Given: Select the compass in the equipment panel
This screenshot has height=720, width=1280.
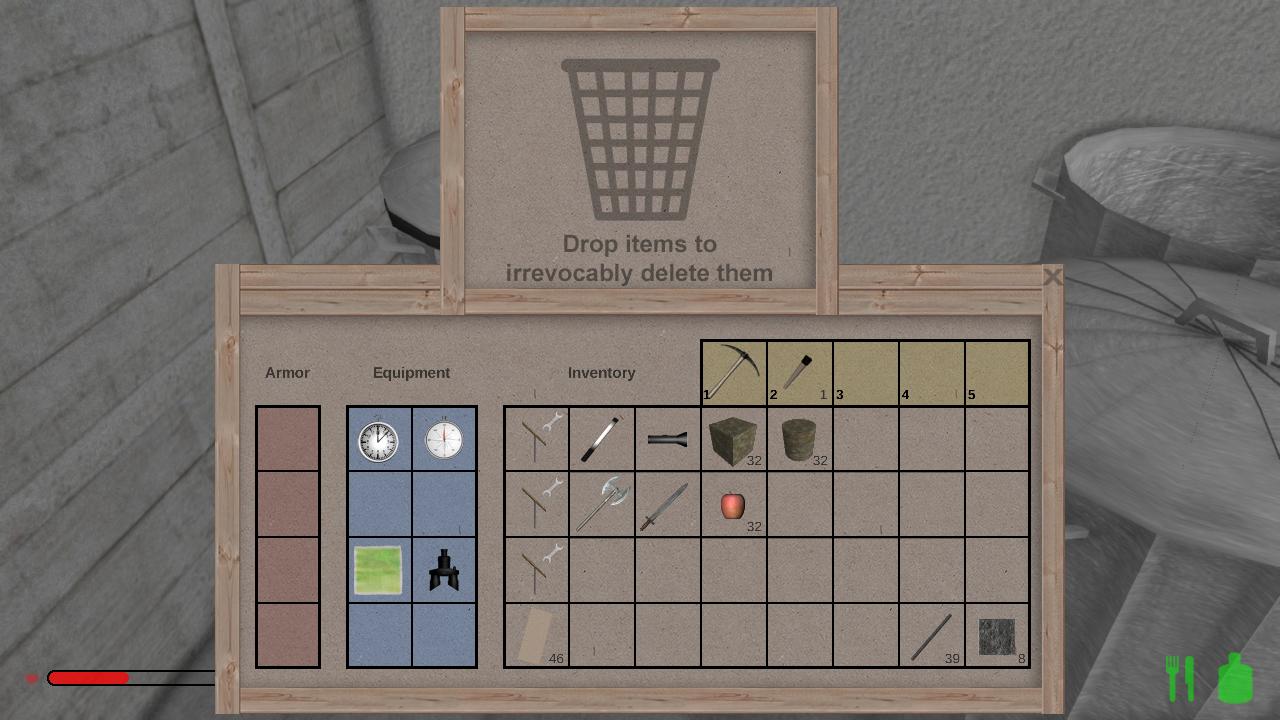Looking at the screenshot, I should click(444, 440).
